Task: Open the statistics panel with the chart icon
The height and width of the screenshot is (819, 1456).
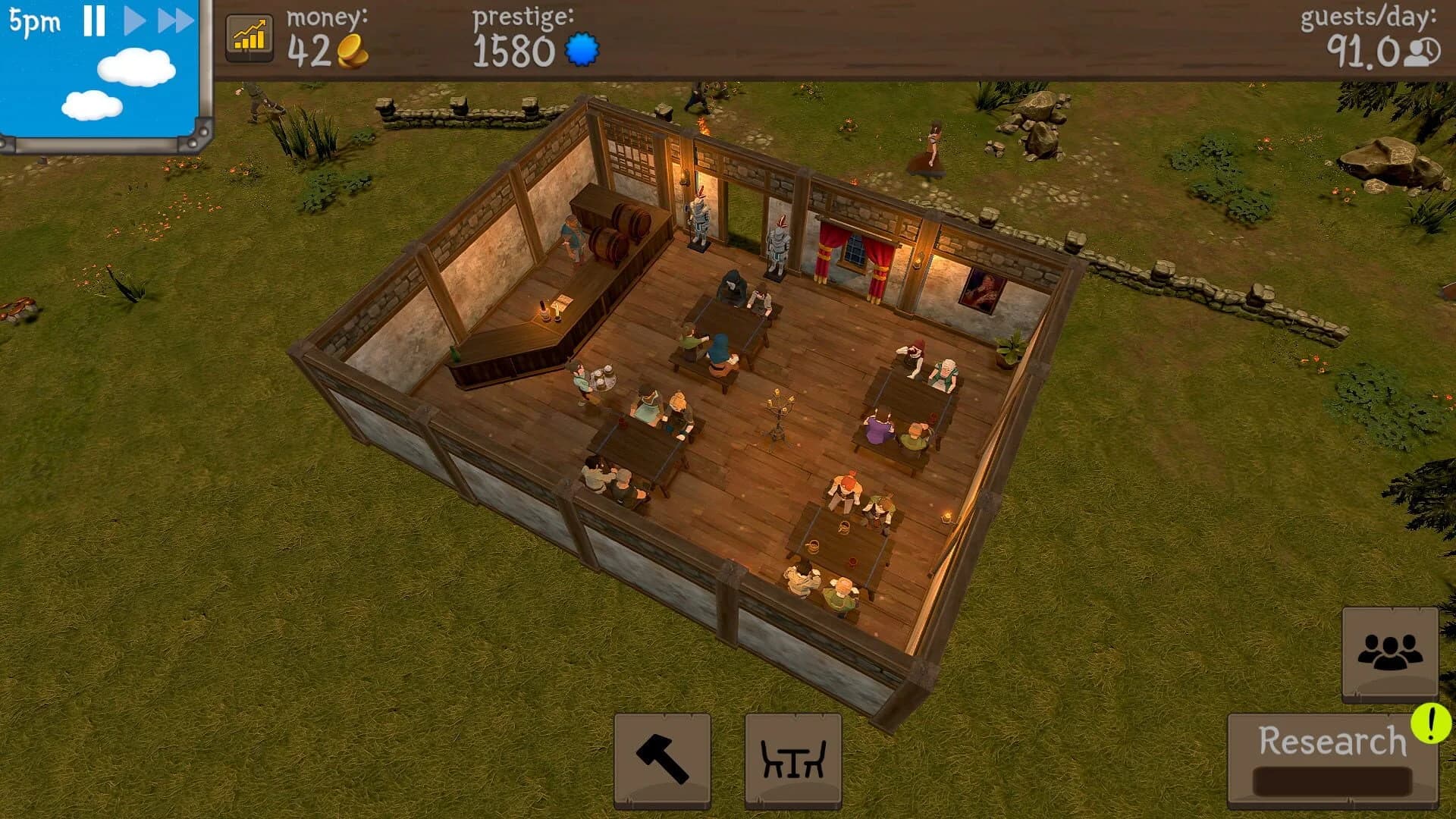Action: (x=250, y=36)
